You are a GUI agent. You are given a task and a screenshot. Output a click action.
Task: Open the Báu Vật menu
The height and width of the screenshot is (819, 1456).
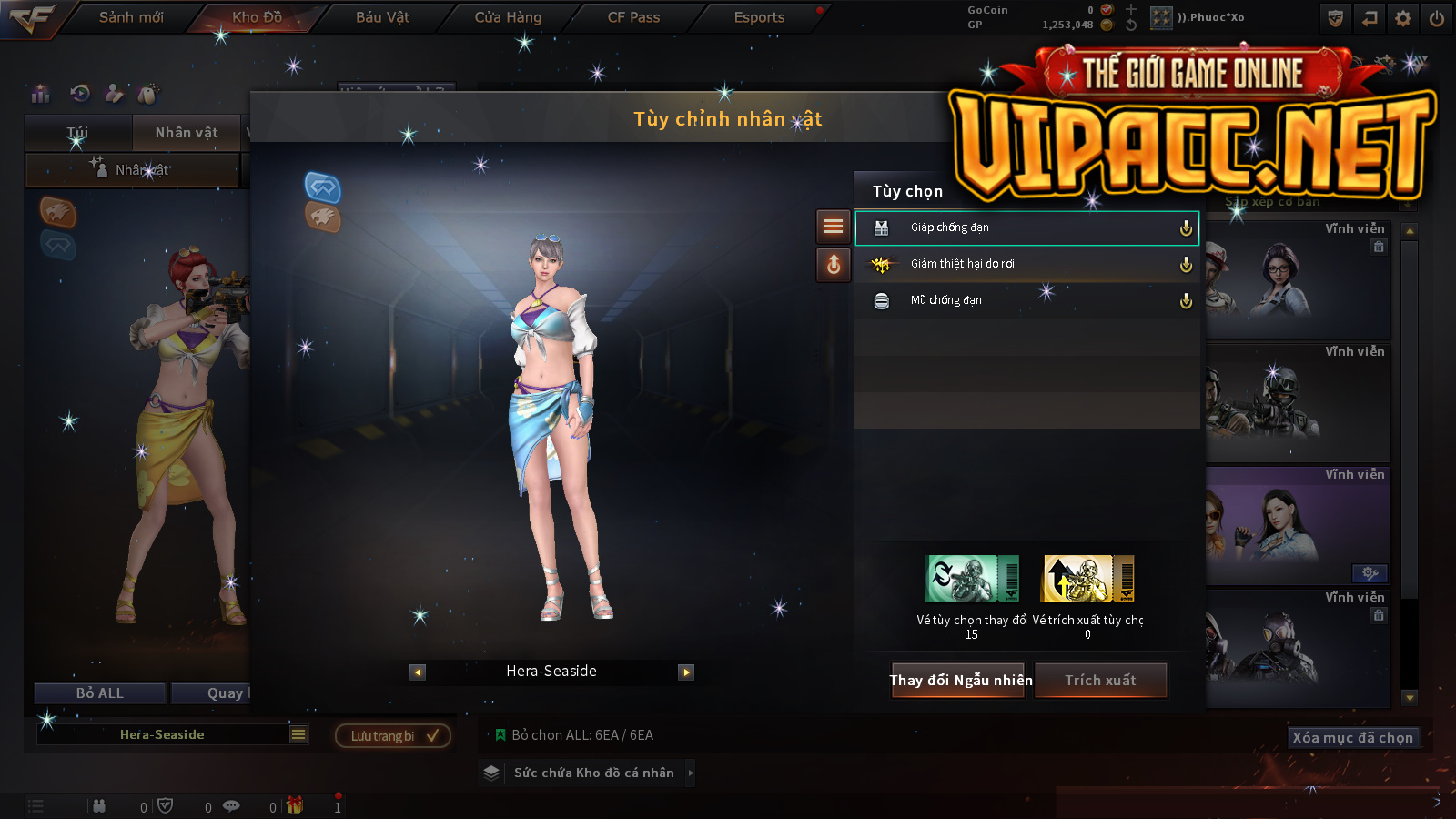pos(382,17)
